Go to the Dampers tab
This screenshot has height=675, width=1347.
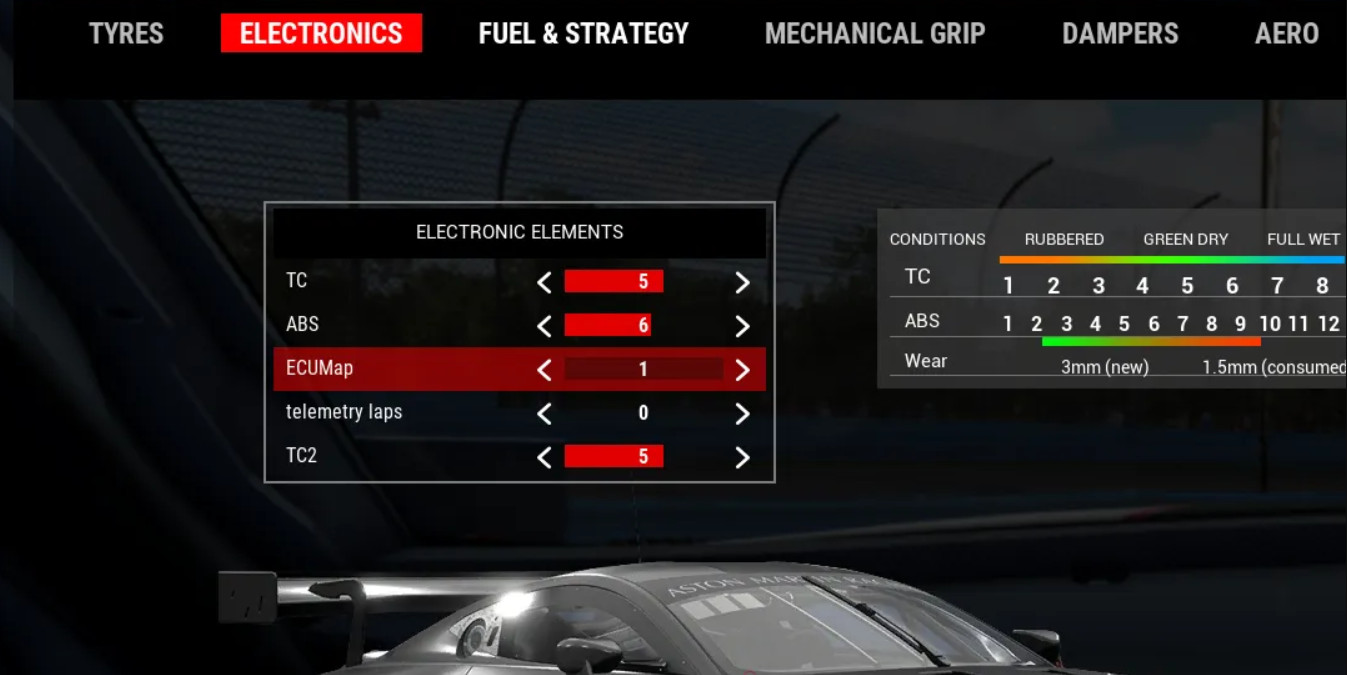[1120, 34]
